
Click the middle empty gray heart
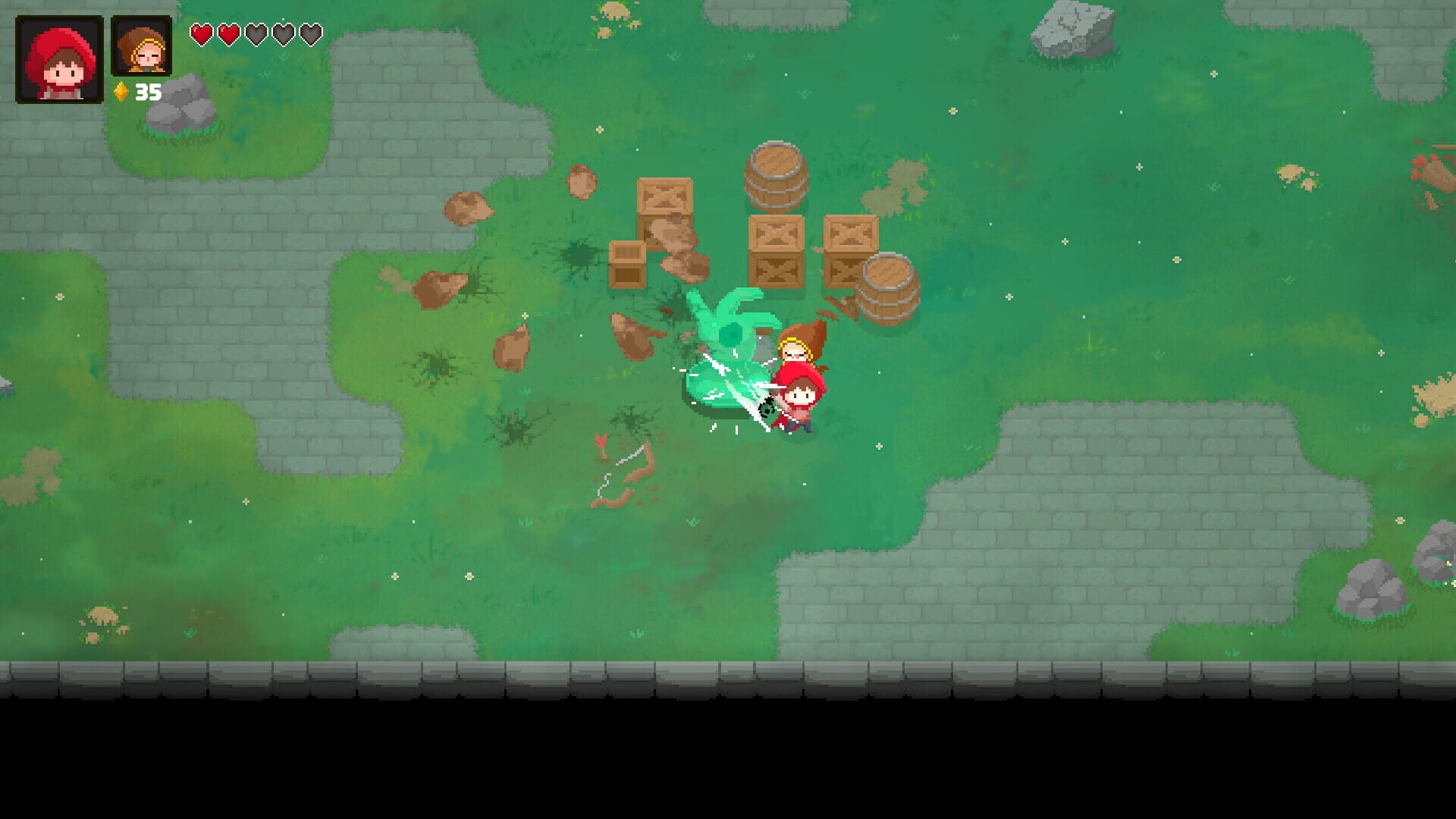click(x=256, y=33)
